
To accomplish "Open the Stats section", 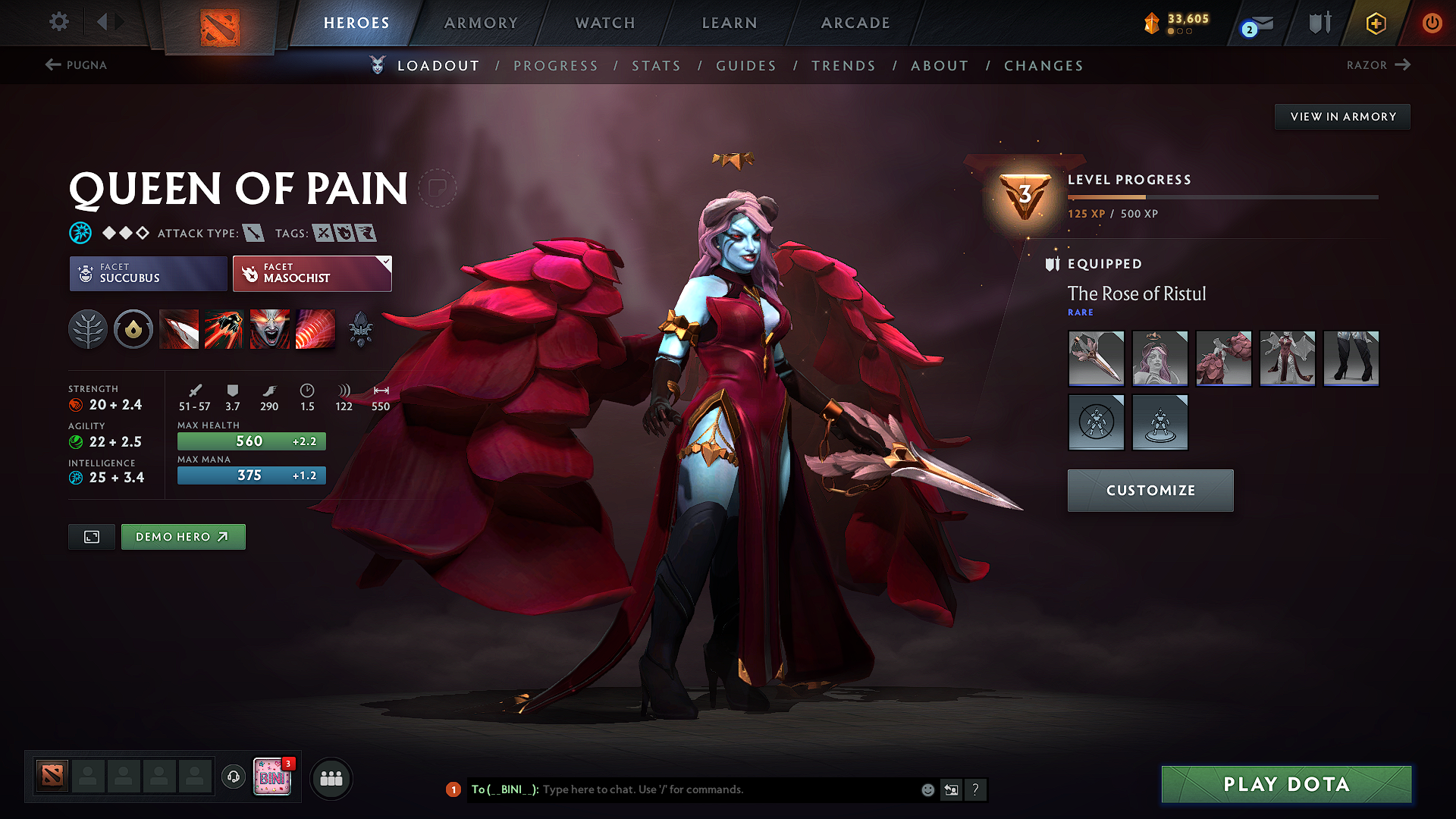I will (x=656, y=66).
